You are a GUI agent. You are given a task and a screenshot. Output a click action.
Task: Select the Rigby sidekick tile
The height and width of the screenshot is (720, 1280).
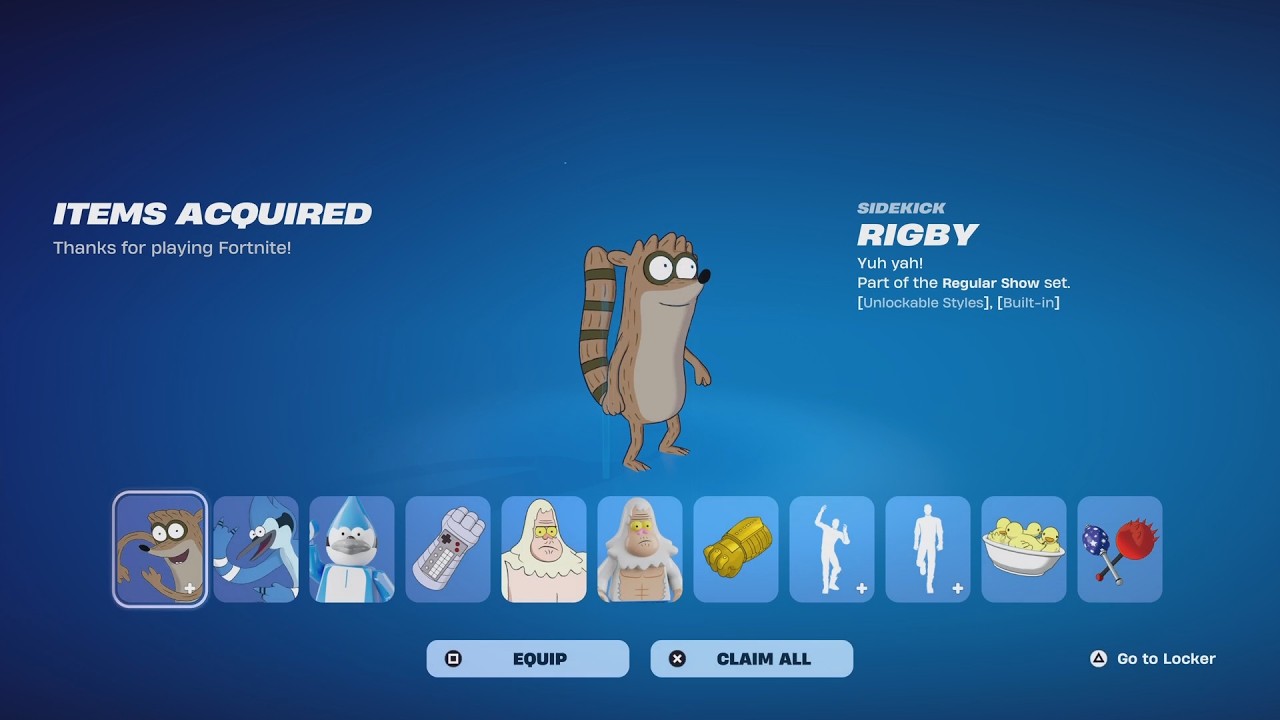coord(160,549)
